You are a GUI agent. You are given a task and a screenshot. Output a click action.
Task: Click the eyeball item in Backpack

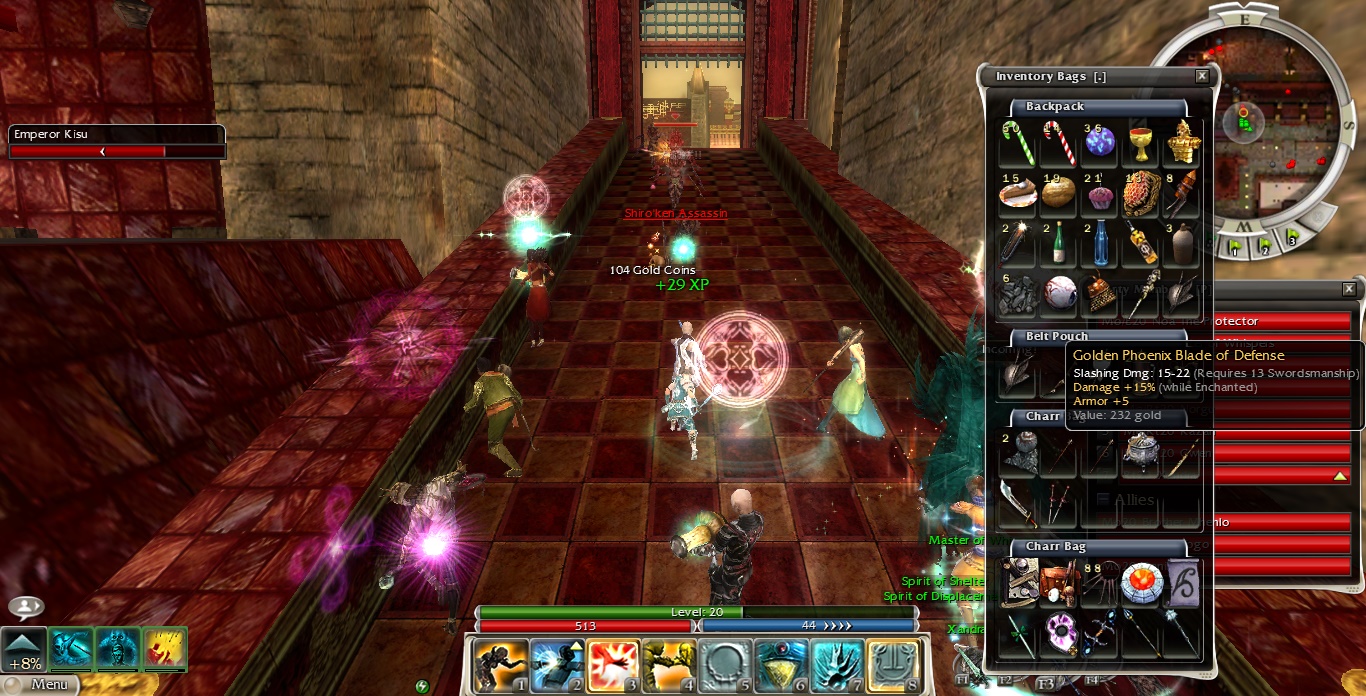tap(1059, 292)
